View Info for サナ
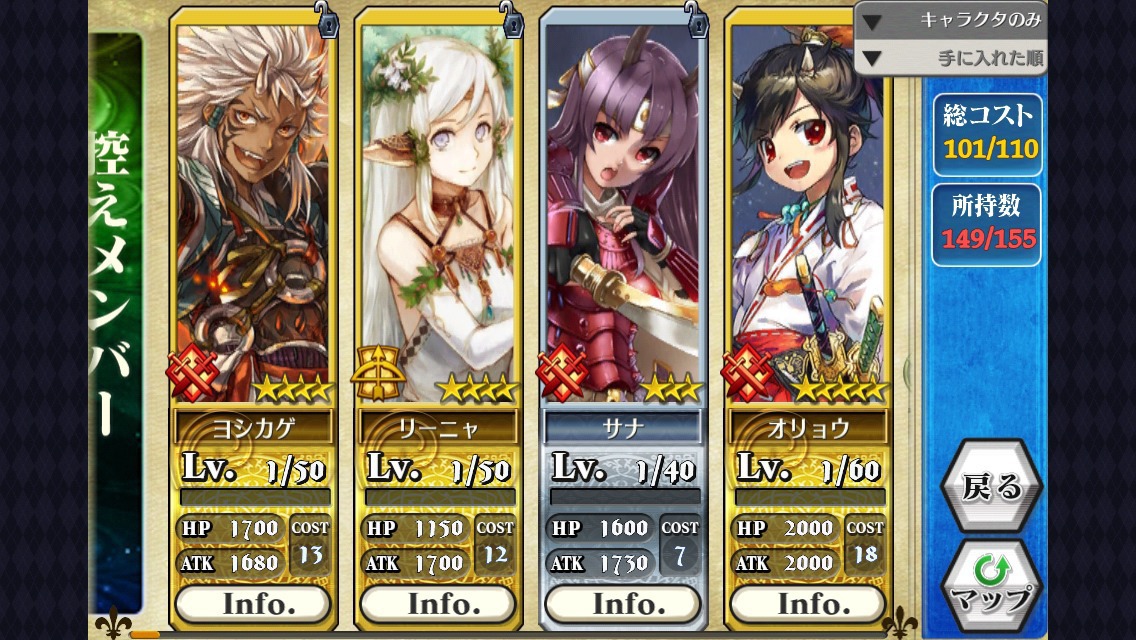 point(623,604)
